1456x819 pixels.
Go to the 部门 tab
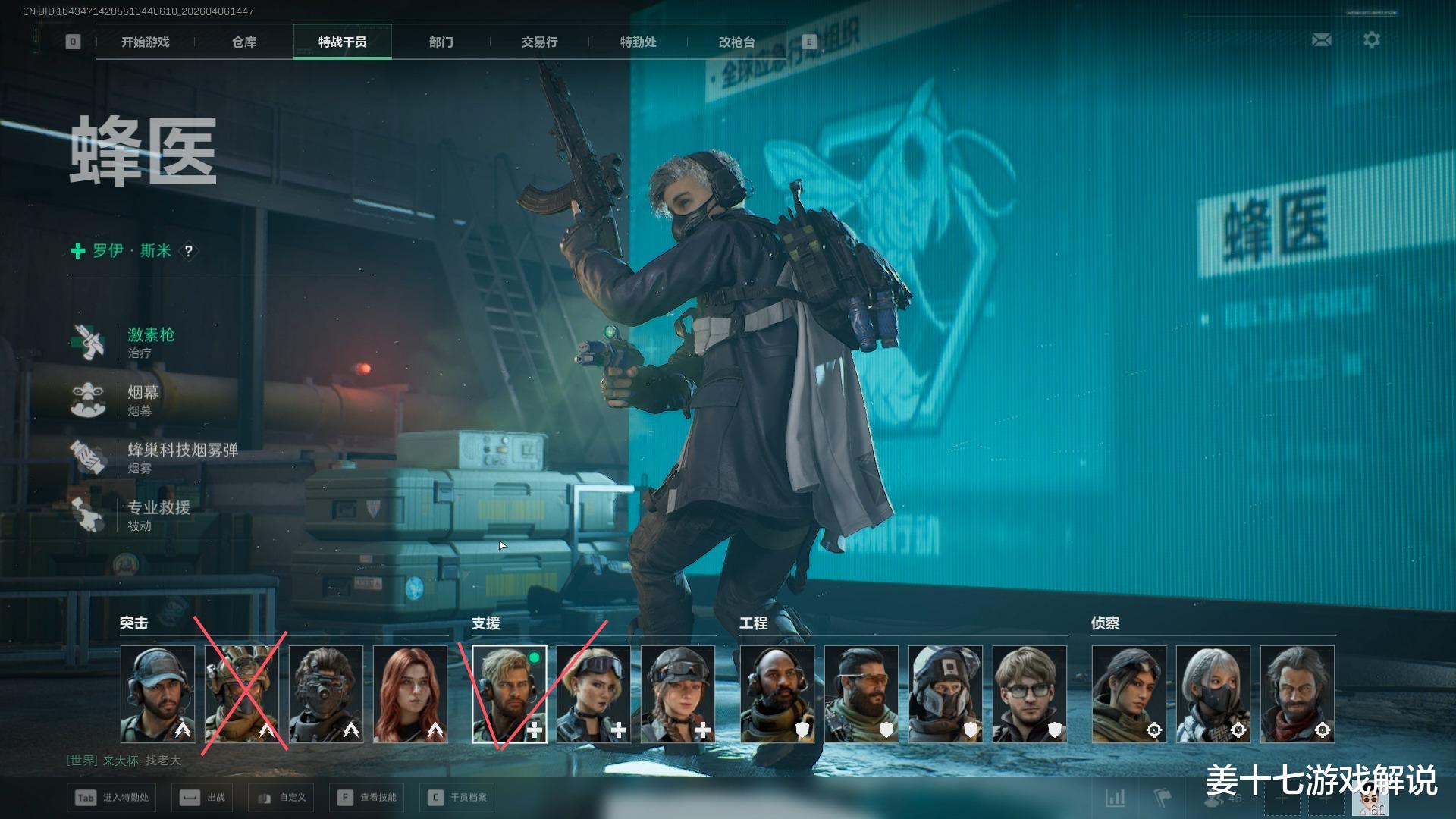pyautogui.click(x=441, y=42)
